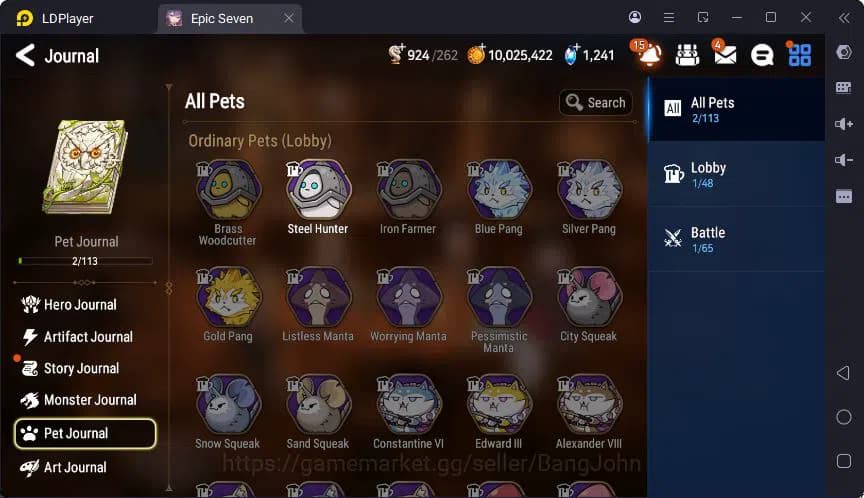Open the pet Search box
Screen dimensions: 864x498
(595, 102)
